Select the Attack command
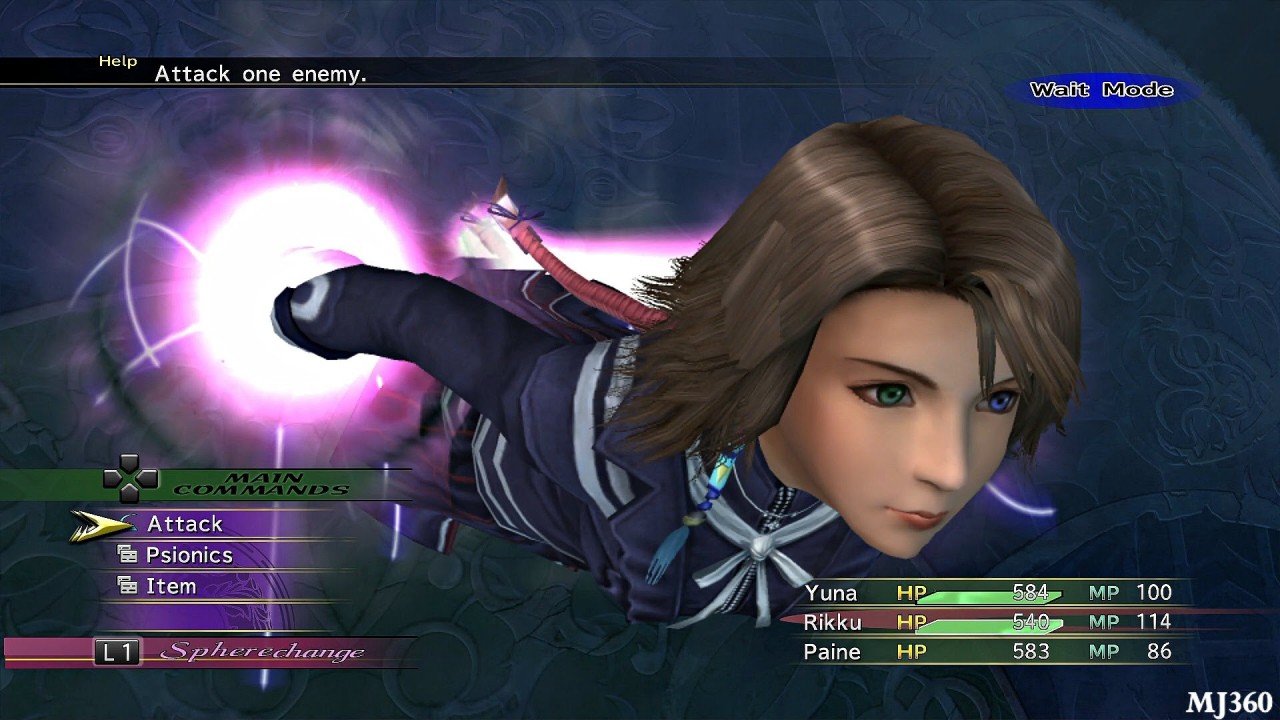This screenshot has height=720, width=1280. (x=185, y=524)
